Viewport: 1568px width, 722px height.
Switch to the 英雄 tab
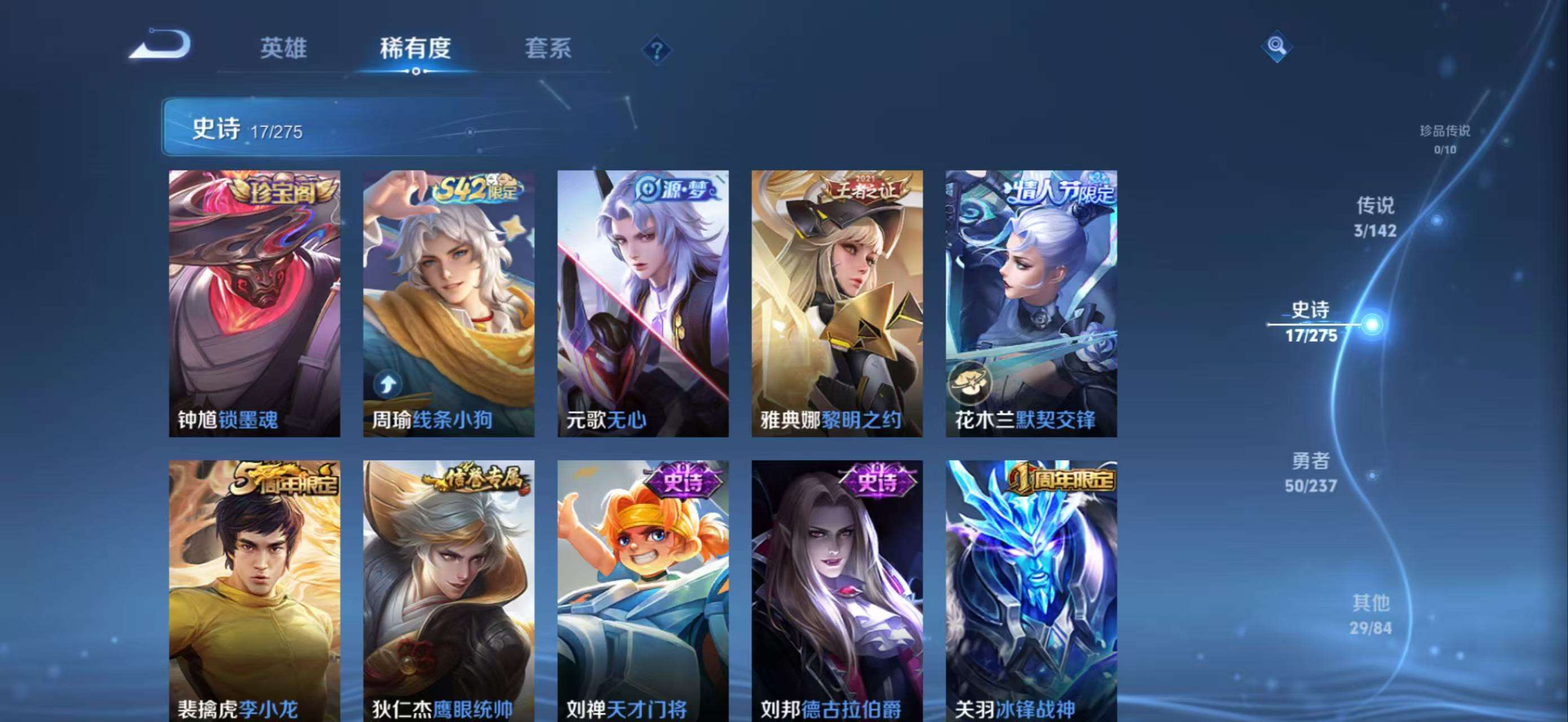pyautogui.click(x=283, y=49)
